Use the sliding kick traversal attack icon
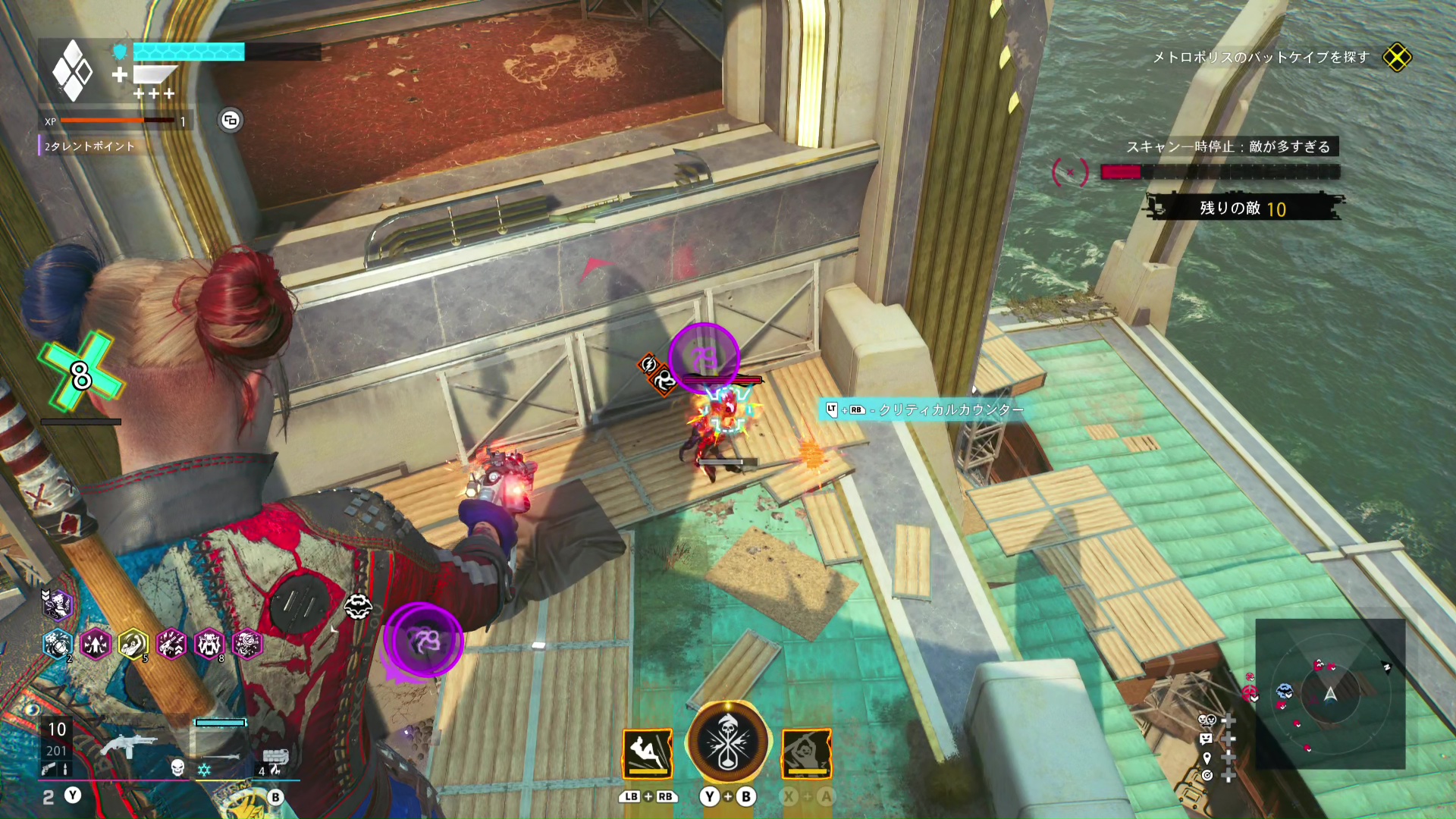This screenshot has width=1456, height=819. tap(648, 753)
